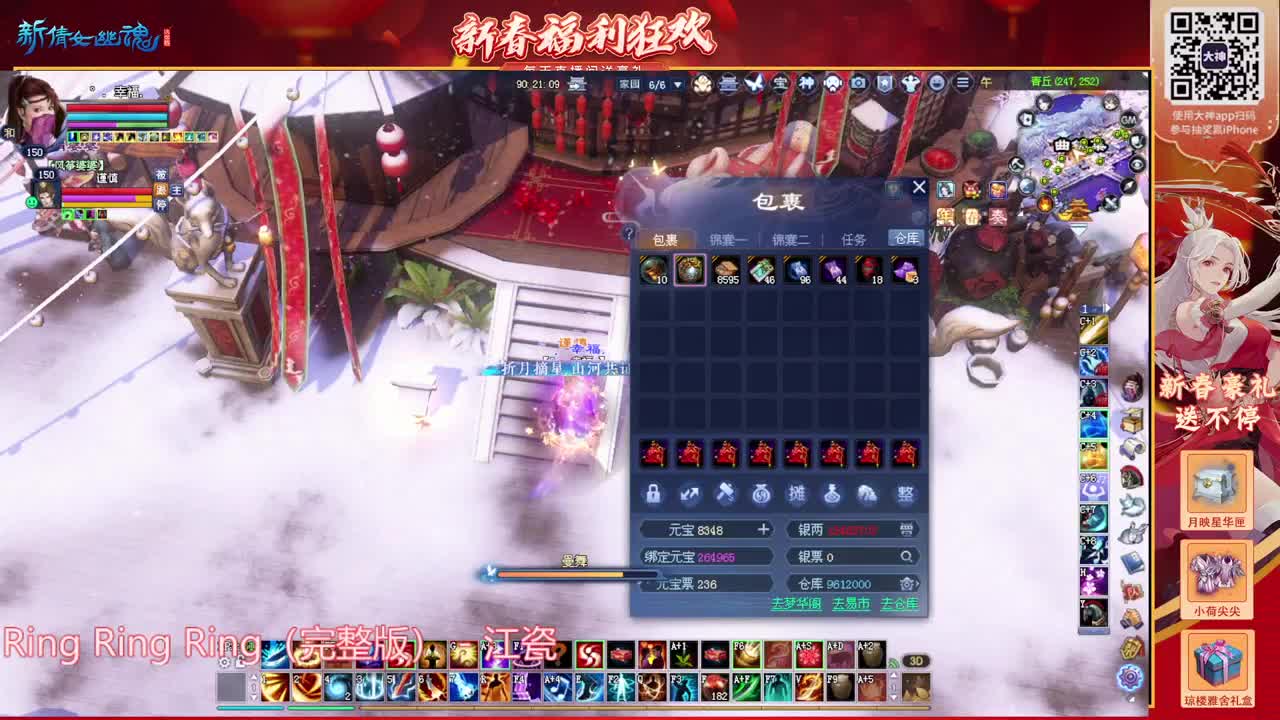1280x720 pixels.
Task: Click the potion bottle icon in bag toolbar
Action: tap(832, 493)
